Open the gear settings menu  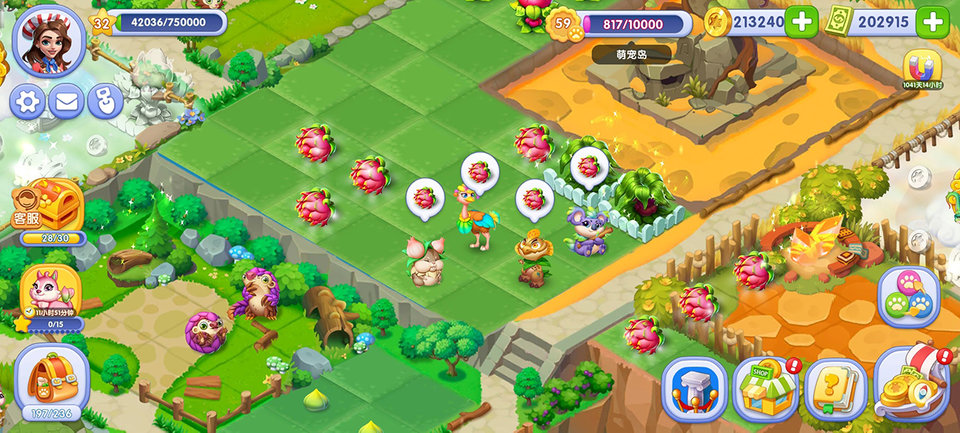[x=27, y=101]
